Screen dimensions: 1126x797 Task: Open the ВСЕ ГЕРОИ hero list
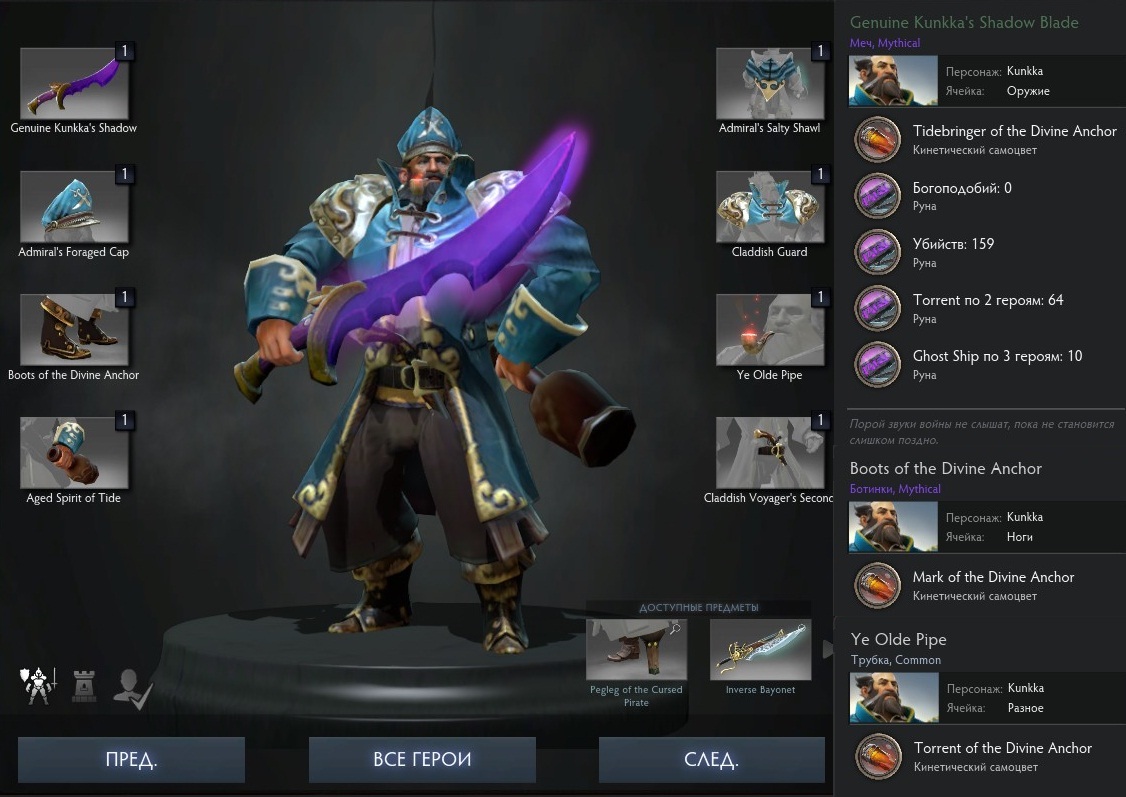[421, 759]
